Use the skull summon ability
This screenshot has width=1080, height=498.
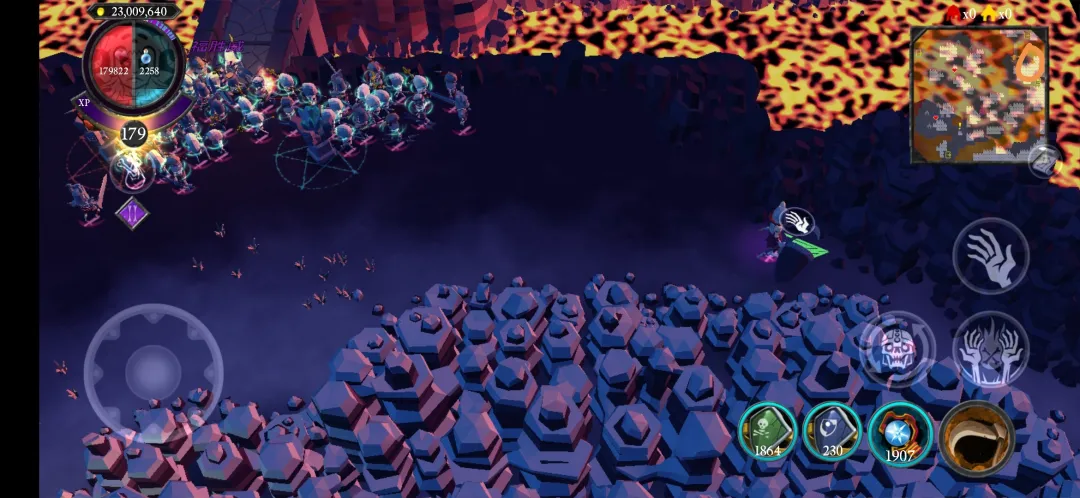tap(897, 349)
